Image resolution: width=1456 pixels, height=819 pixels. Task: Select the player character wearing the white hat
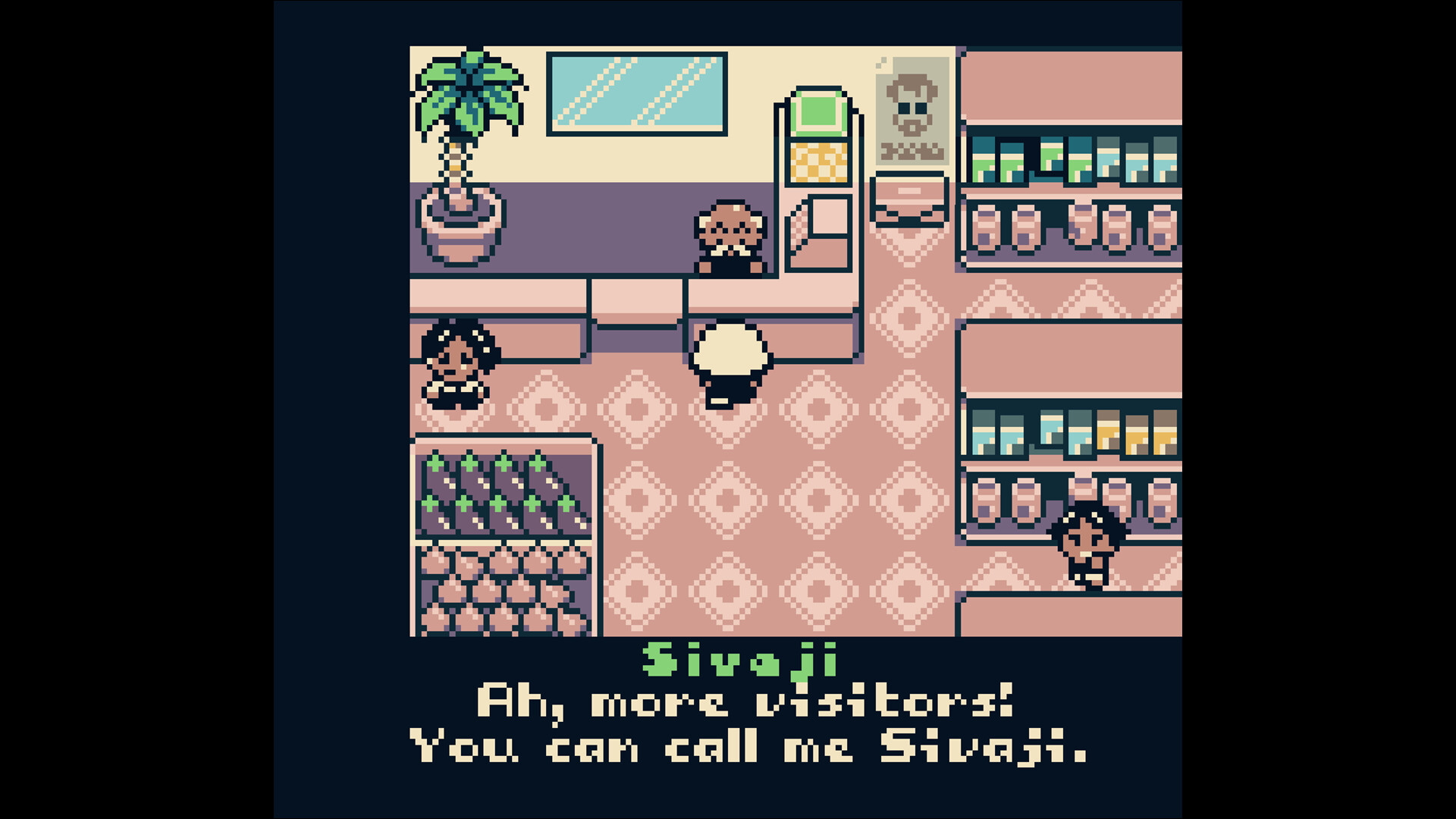(x=730, y=364)
